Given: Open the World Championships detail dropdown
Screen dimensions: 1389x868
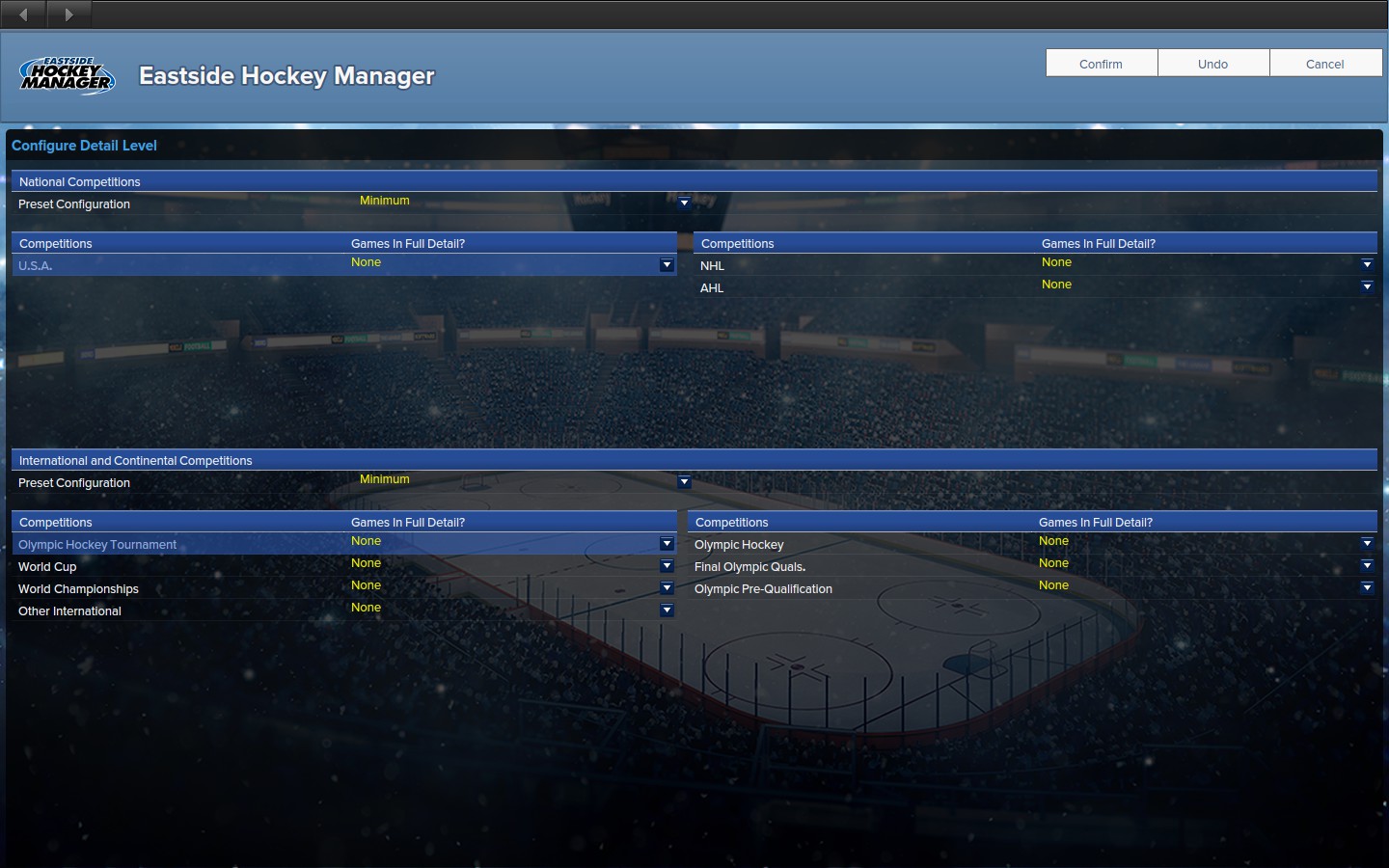Looking at the screenshot, I should [x=667, y=587].
